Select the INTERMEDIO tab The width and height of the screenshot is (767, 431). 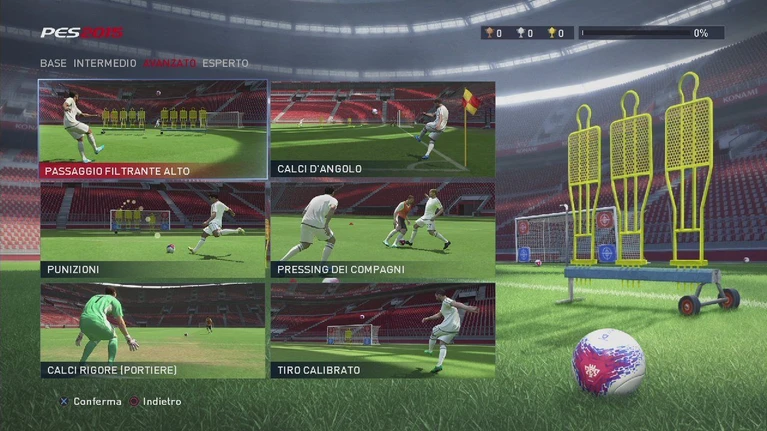[105, 63]
